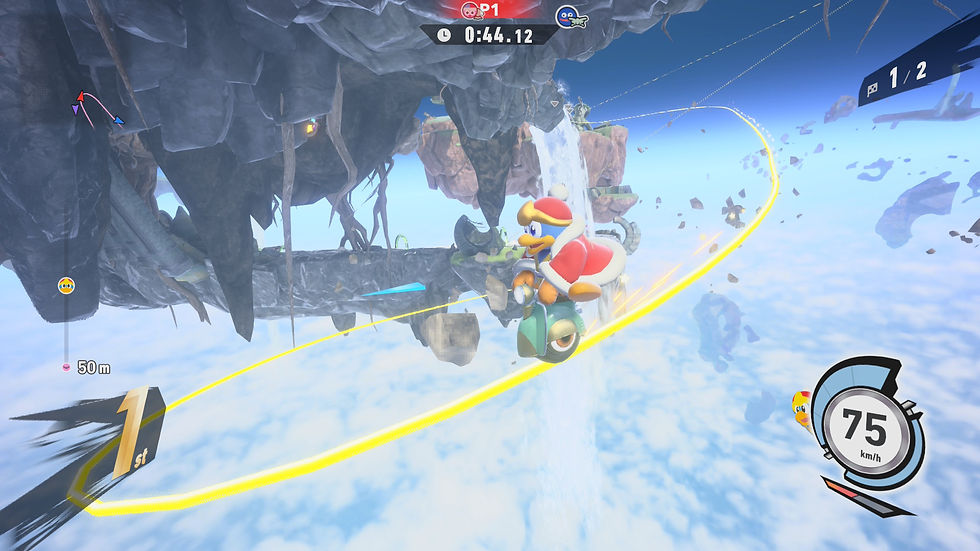Open the course minimap with colored arrows
Viewport: 980px width, 551px height.
click(100, 108)
